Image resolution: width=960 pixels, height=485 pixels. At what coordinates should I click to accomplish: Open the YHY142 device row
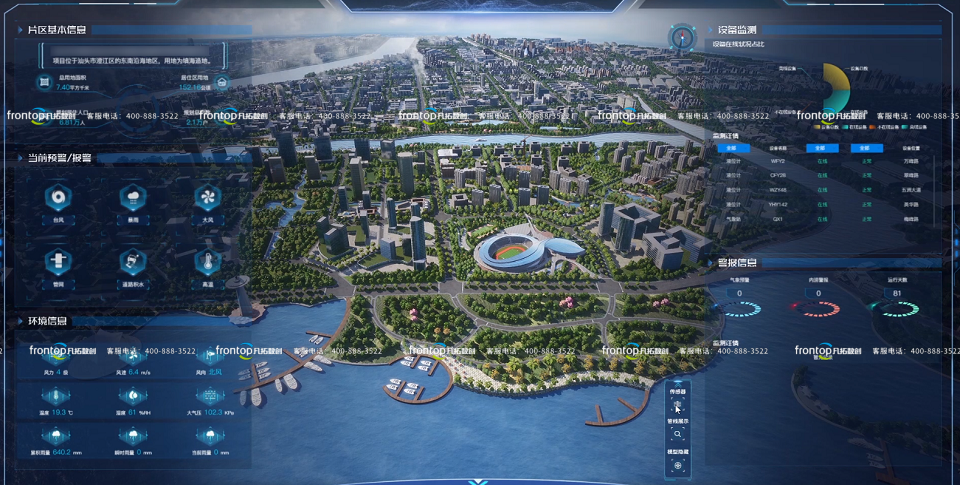pyautogui.click(x=778, y=204)
